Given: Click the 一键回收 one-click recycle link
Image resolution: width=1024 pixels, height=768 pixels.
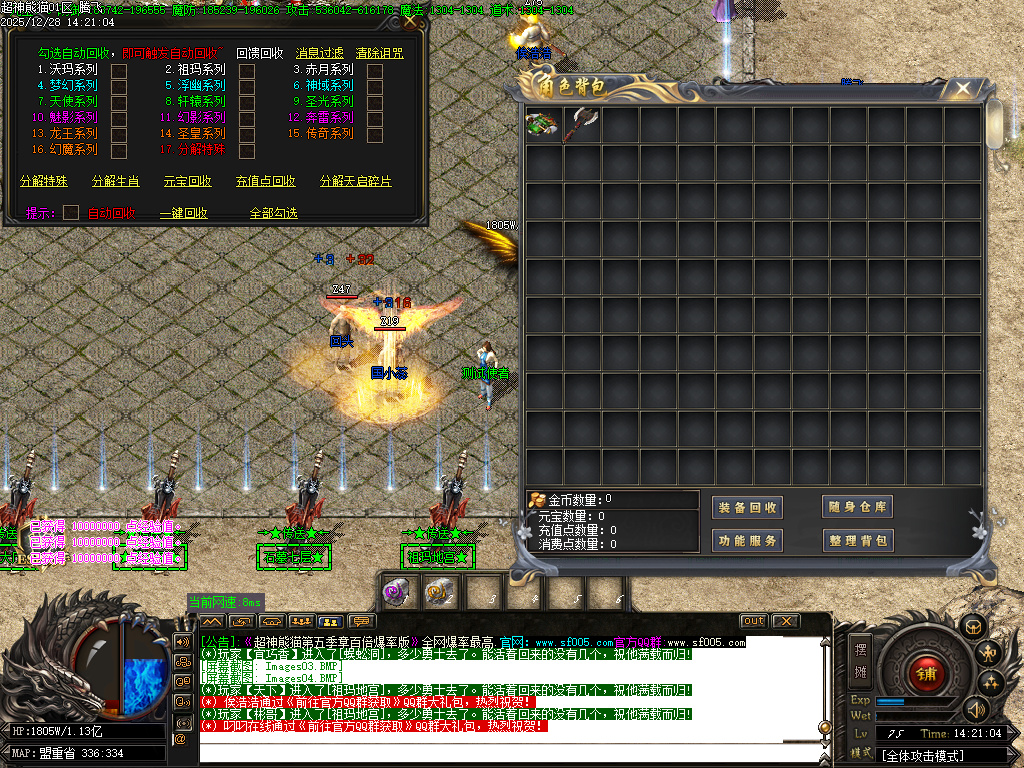Looking at the screenshot, I should (184, 213).
